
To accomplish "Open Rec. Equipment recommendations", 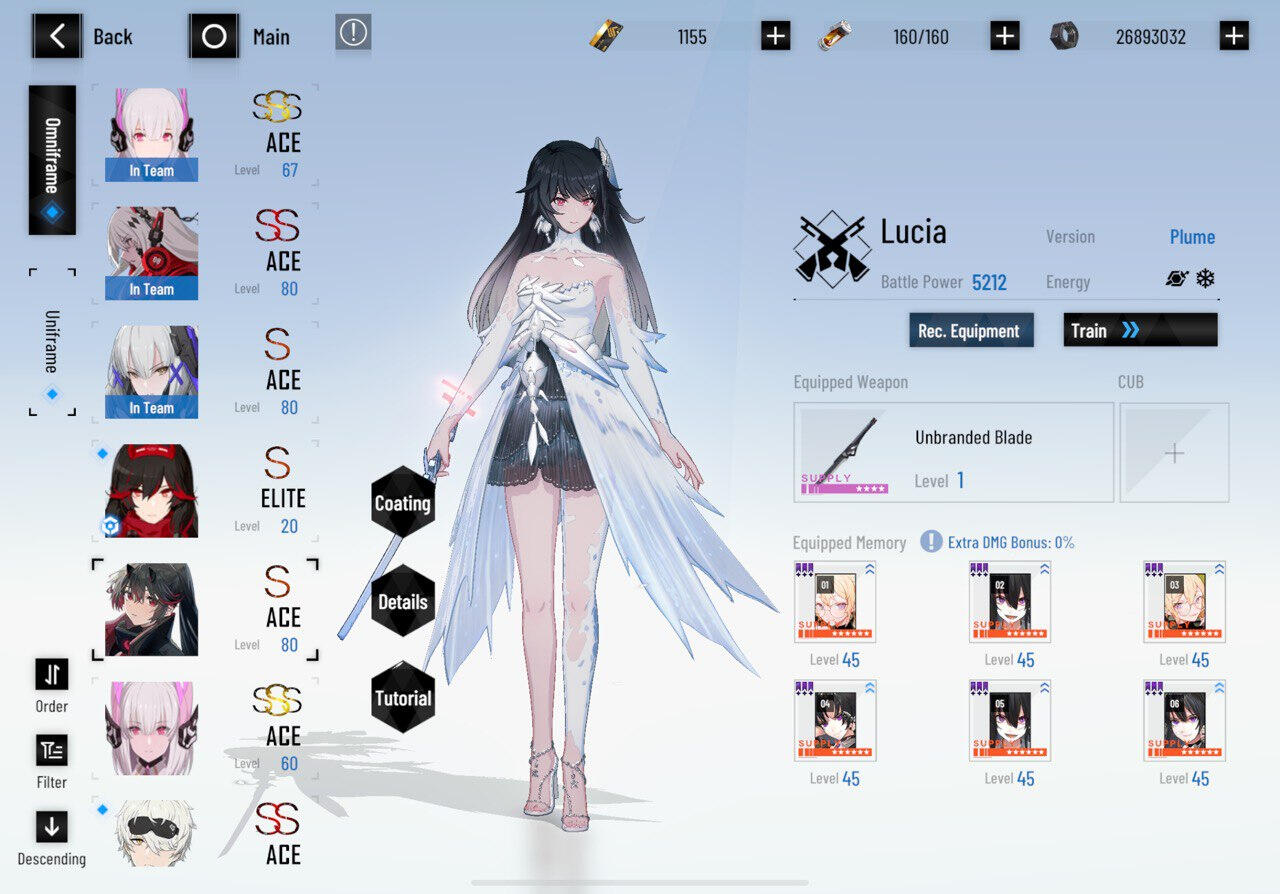I will 969,331.
